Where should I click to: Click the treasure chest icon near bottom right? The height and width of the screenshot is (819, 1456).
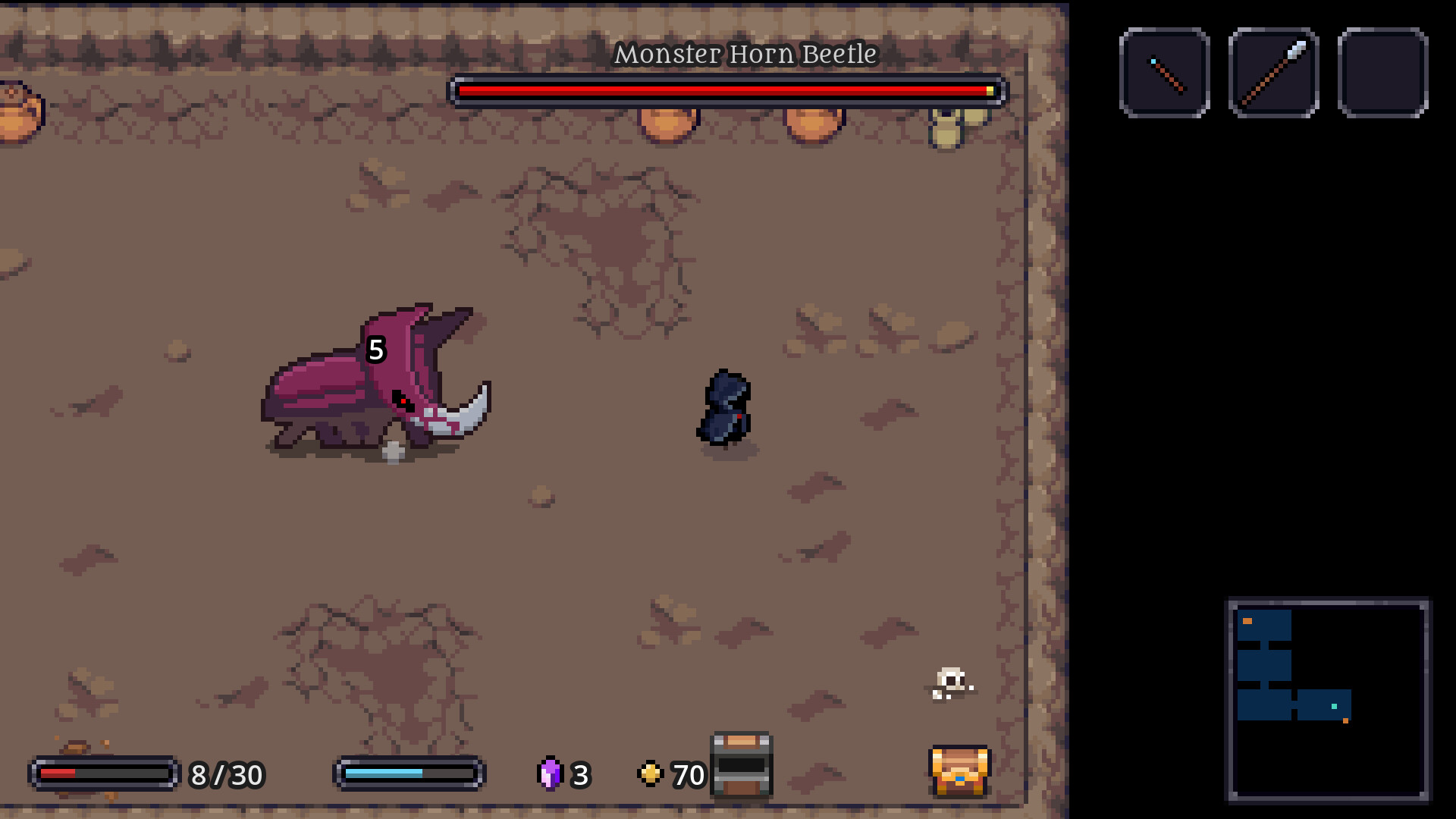pos(958,772)
